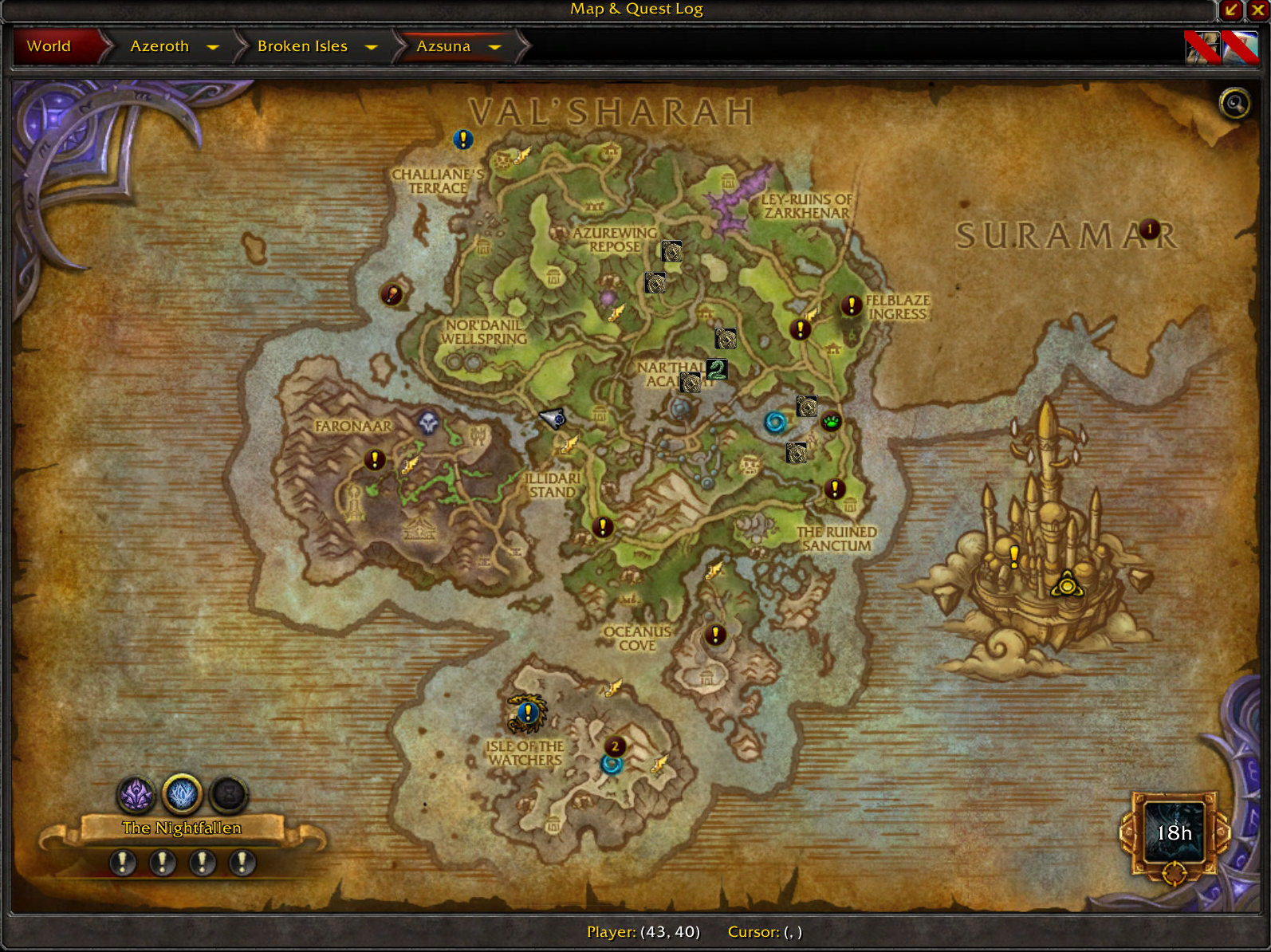Open the Azsuna dropdown arrow
1271x952 pixels.
click(495, 47)
